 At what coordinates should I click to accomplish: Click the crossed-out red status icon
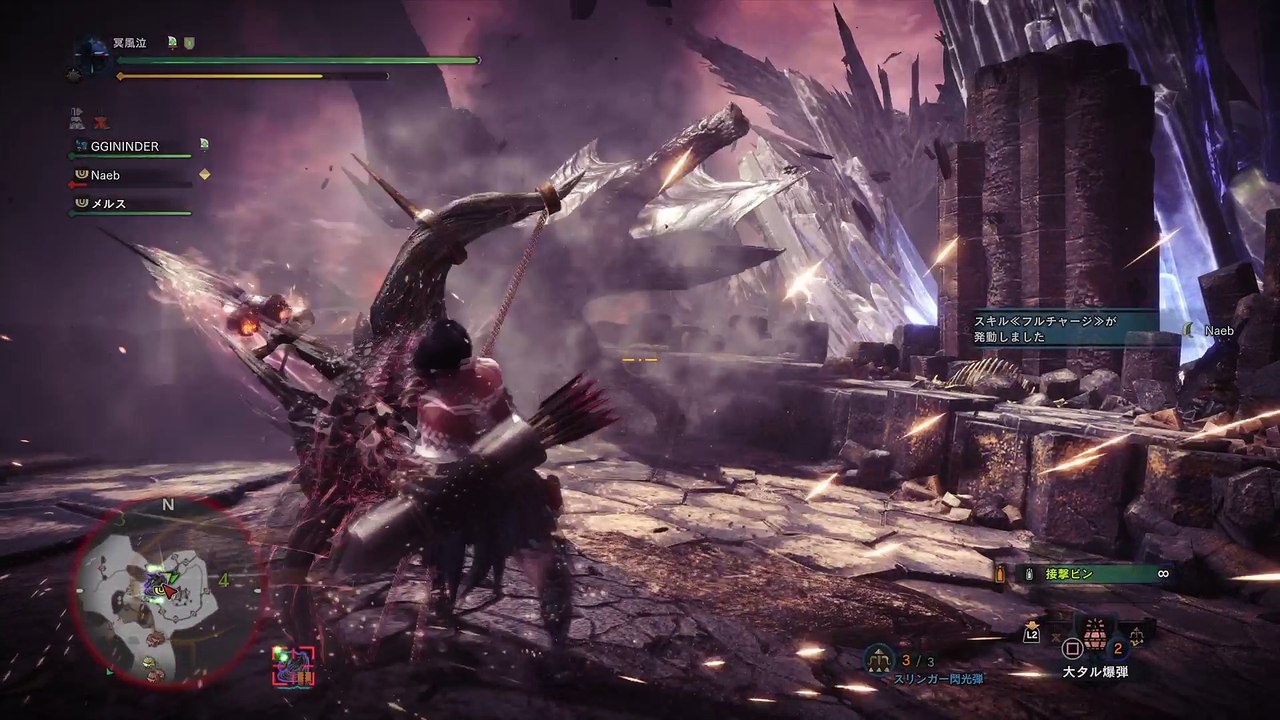coord(101,119)
